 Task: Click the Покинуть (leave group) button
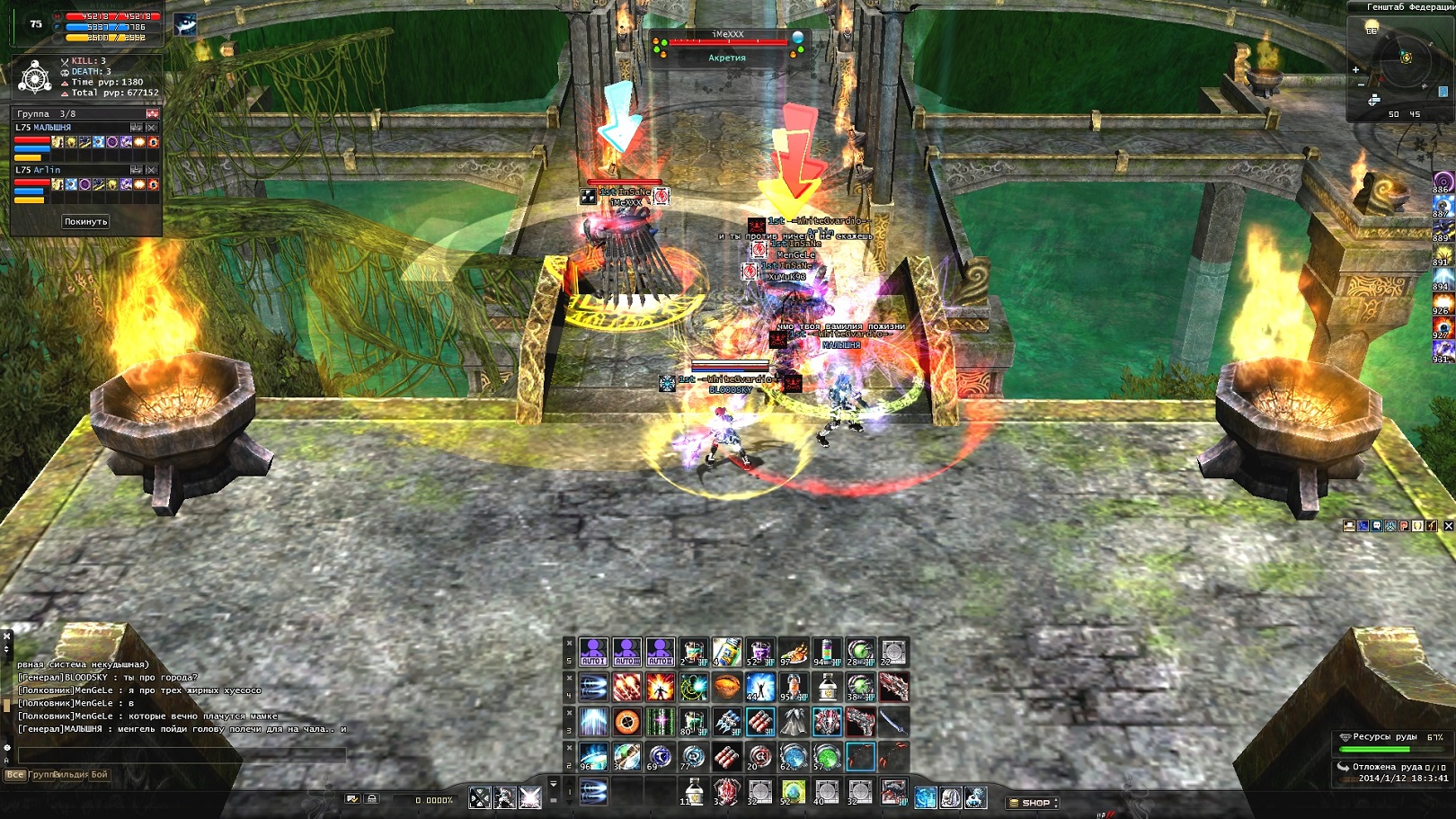point(85,221)
